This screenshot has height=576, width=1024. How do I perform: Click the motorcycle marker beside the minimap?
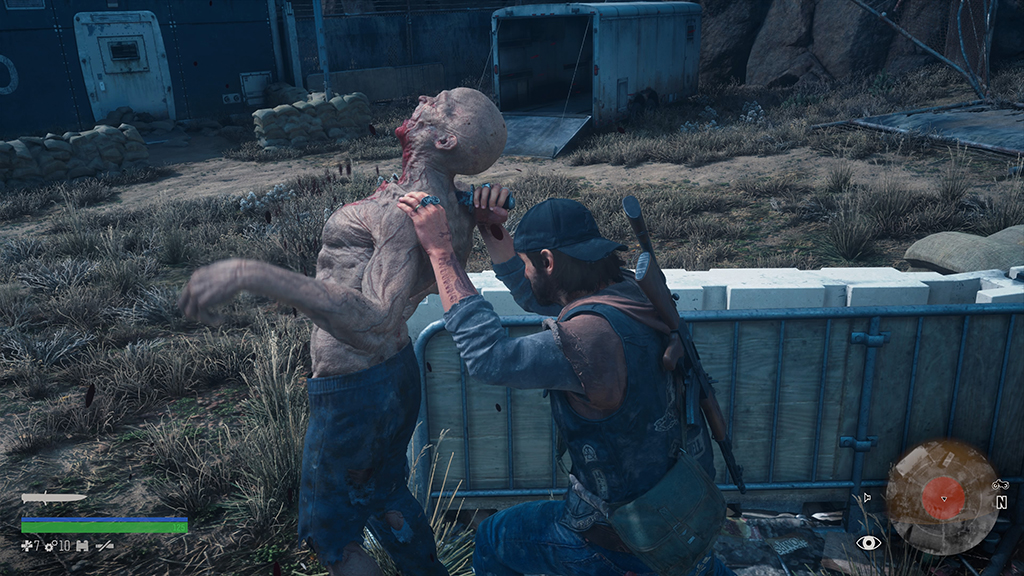pyautogui.click(x=1000, y=484)
